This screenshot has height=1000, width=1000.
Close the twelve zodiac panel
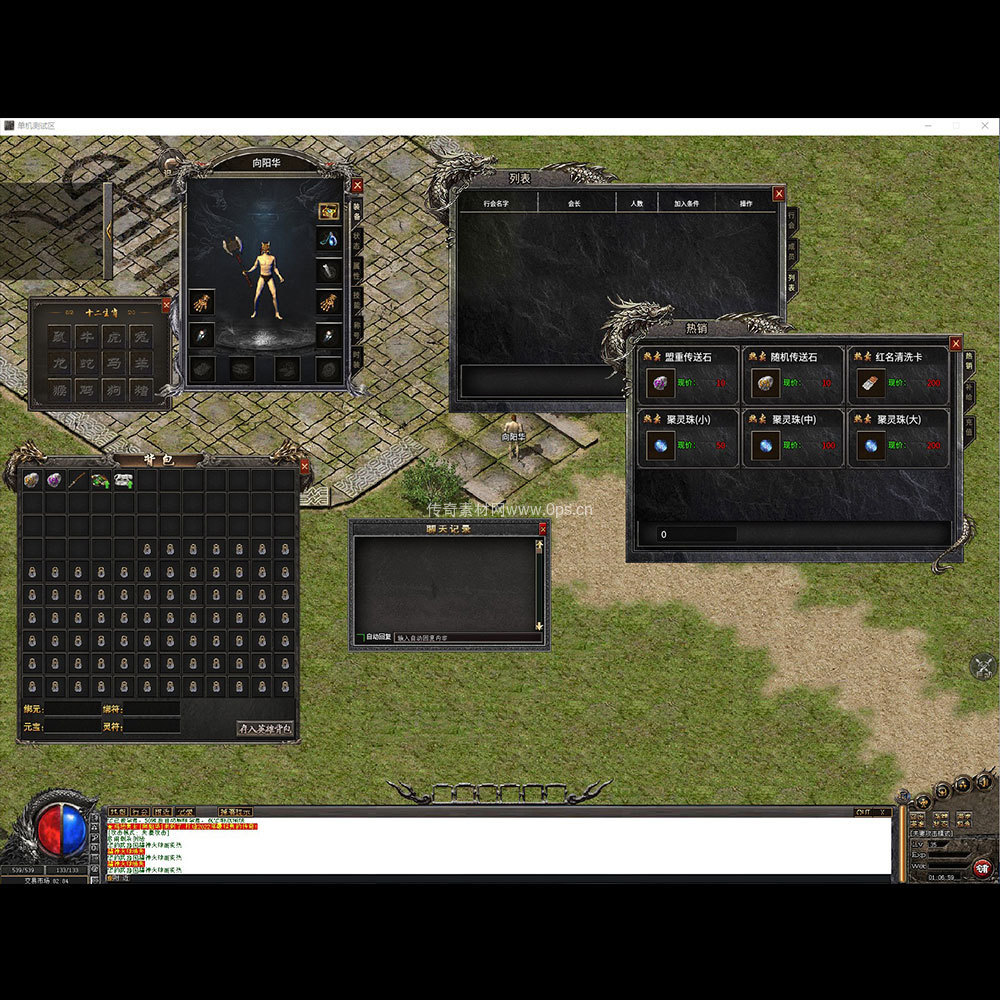(166, 304)
